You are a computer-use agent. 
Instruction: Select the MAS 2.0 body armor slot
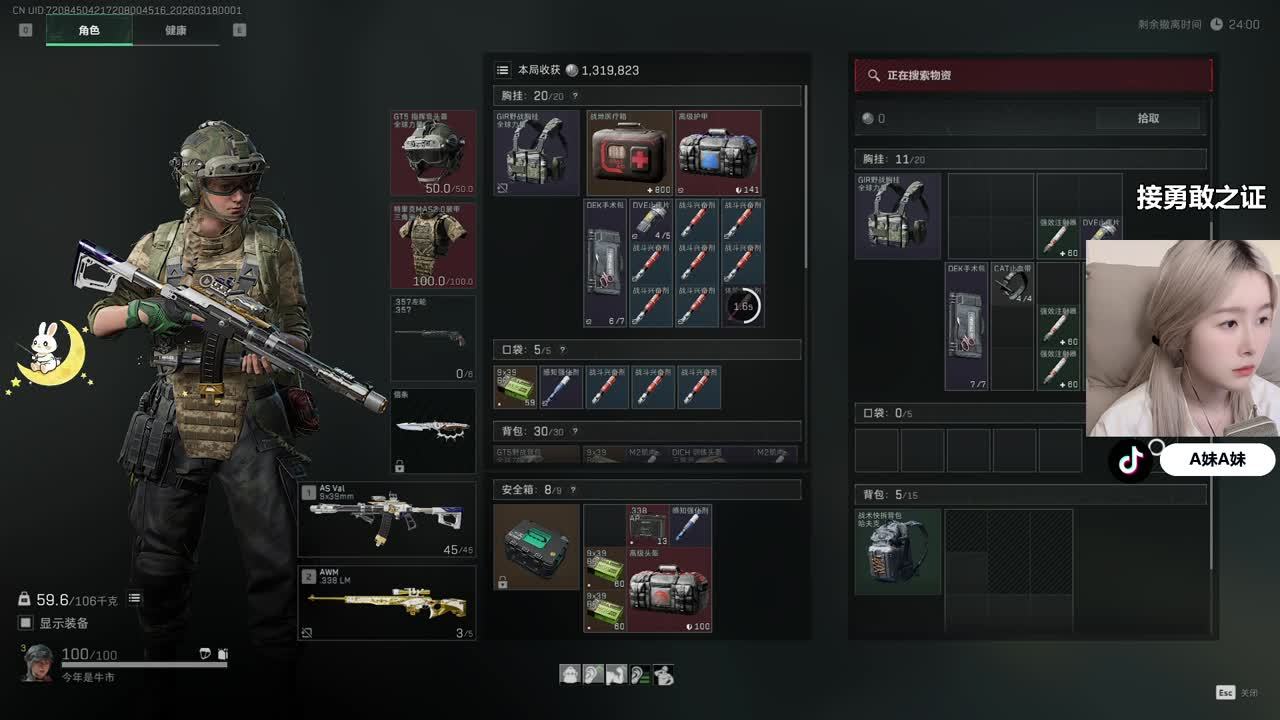pyautogui.click(x=432, y=246)
